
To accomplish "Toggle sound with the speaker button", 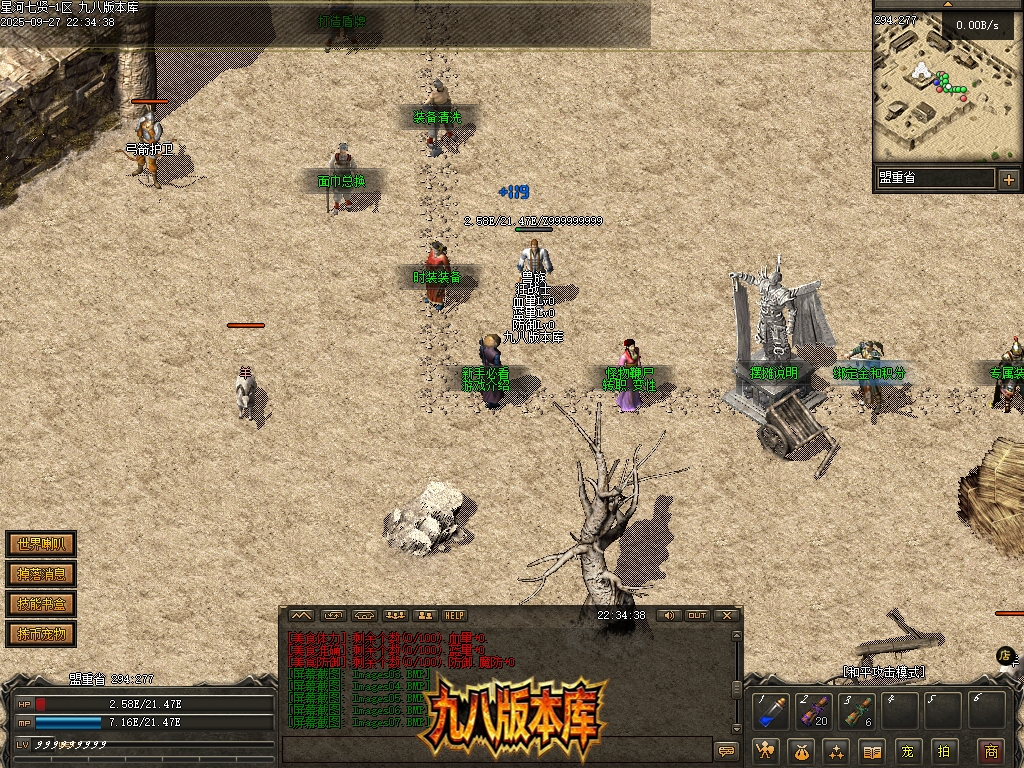I will tap(668, 615).
